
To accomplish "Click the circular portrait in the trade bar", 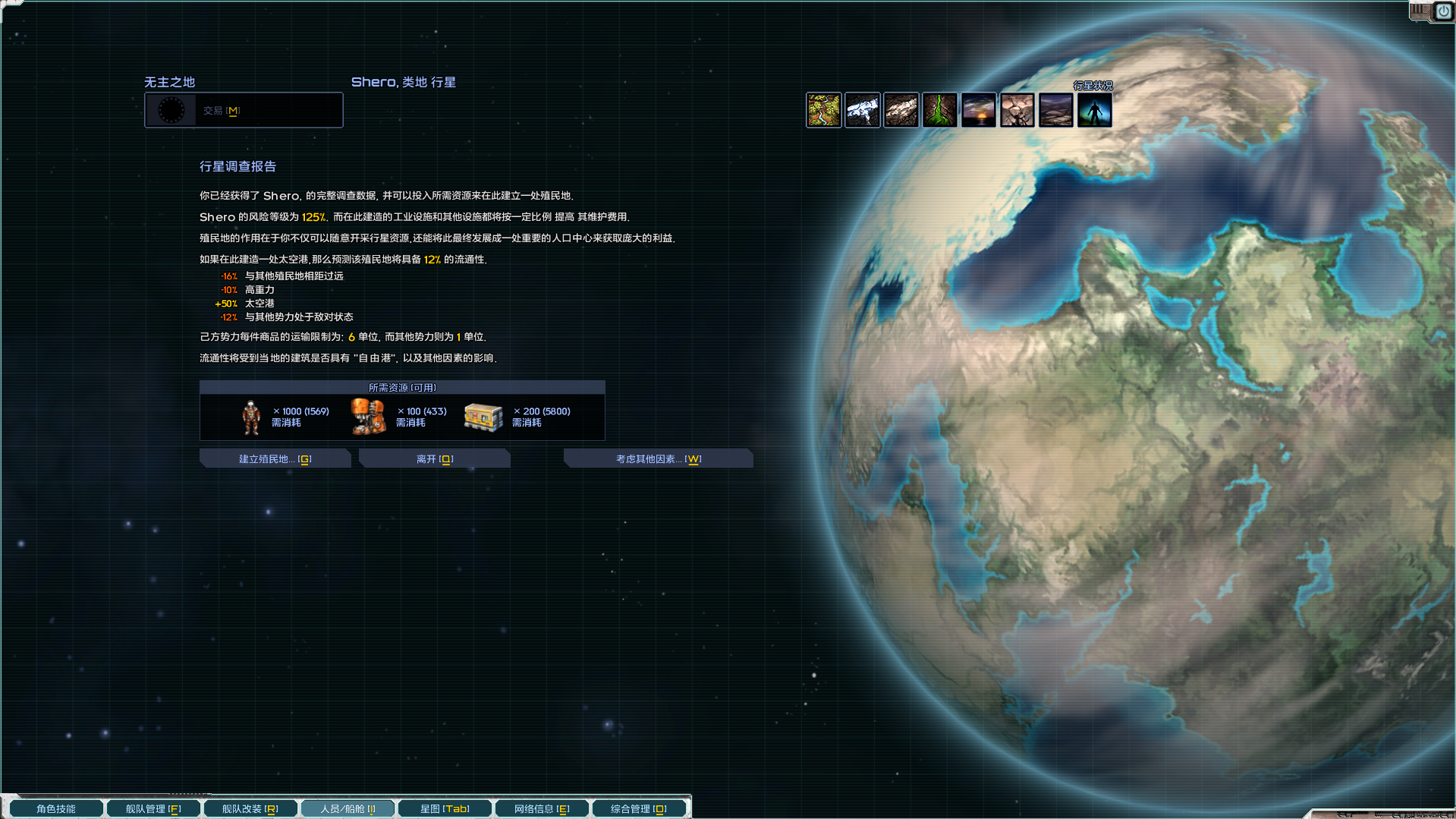I will [173, 110].
